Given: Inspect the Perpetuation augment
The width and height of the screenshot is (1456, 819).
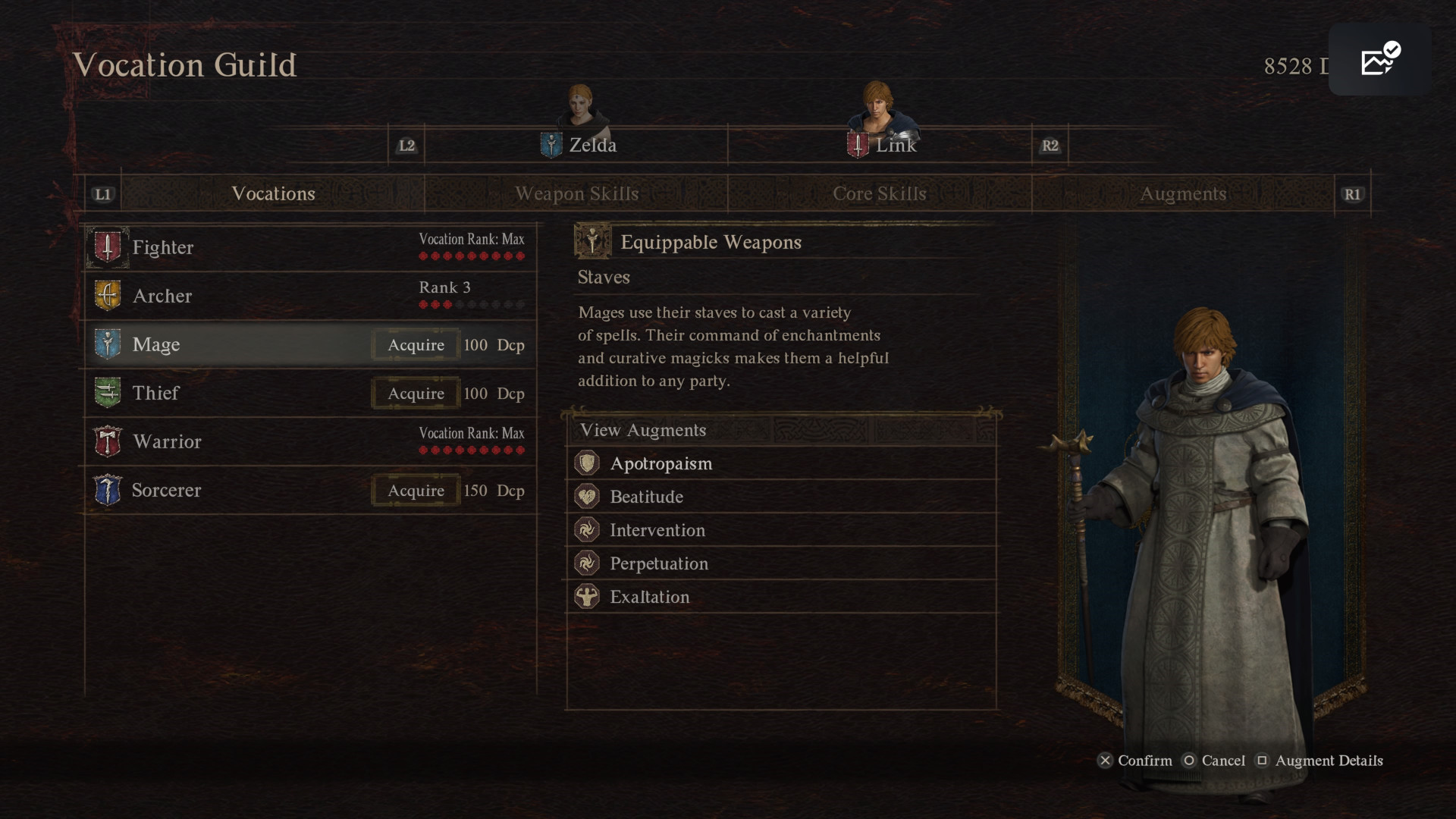Looking at the screenshot, I should (x=781, y=563).
